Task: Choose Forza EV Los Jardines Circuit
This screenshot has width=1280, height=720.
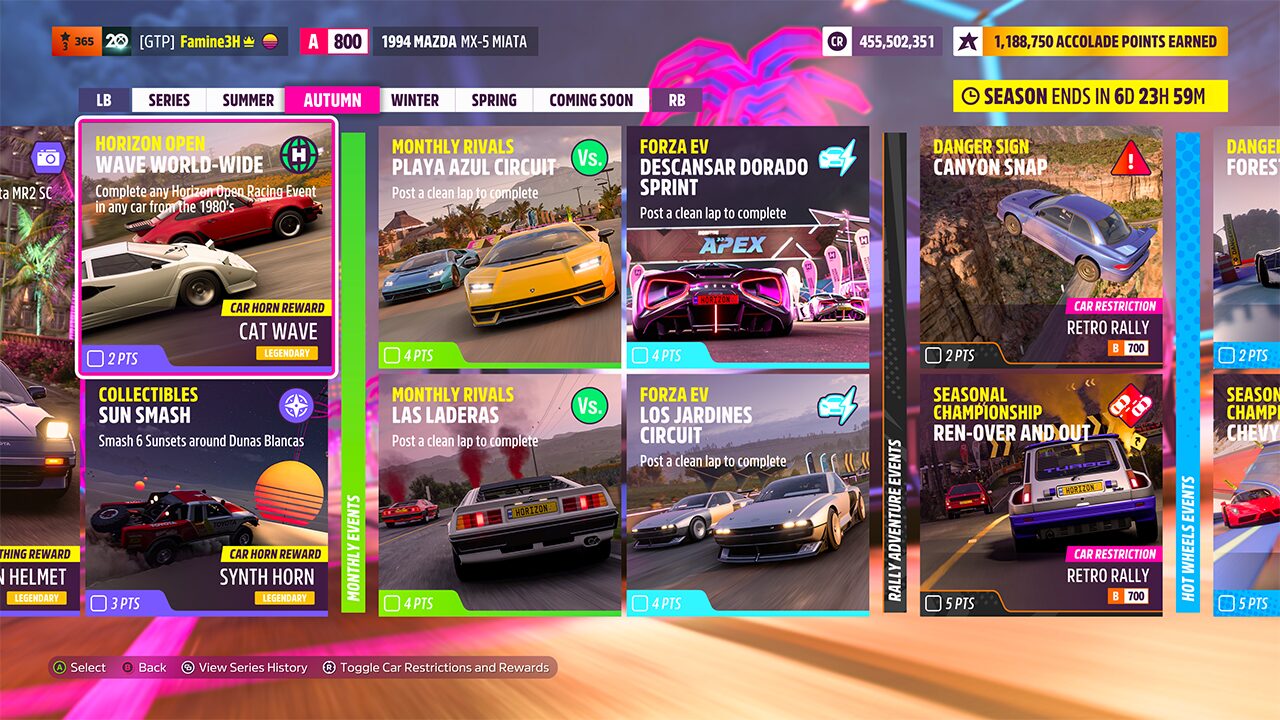Action: point(748,495)
